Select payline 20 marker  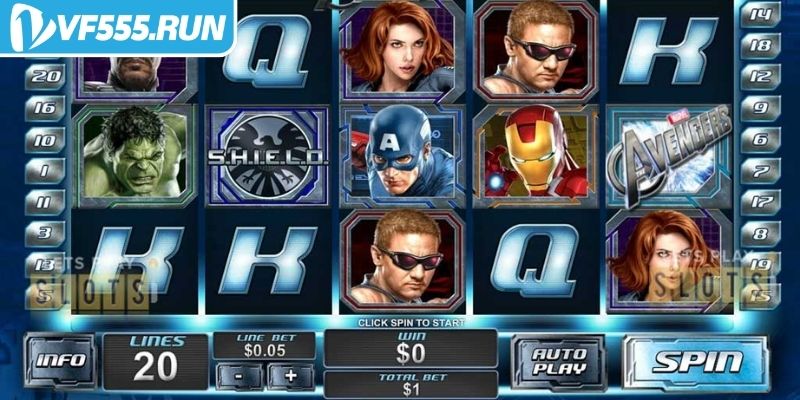47,75
